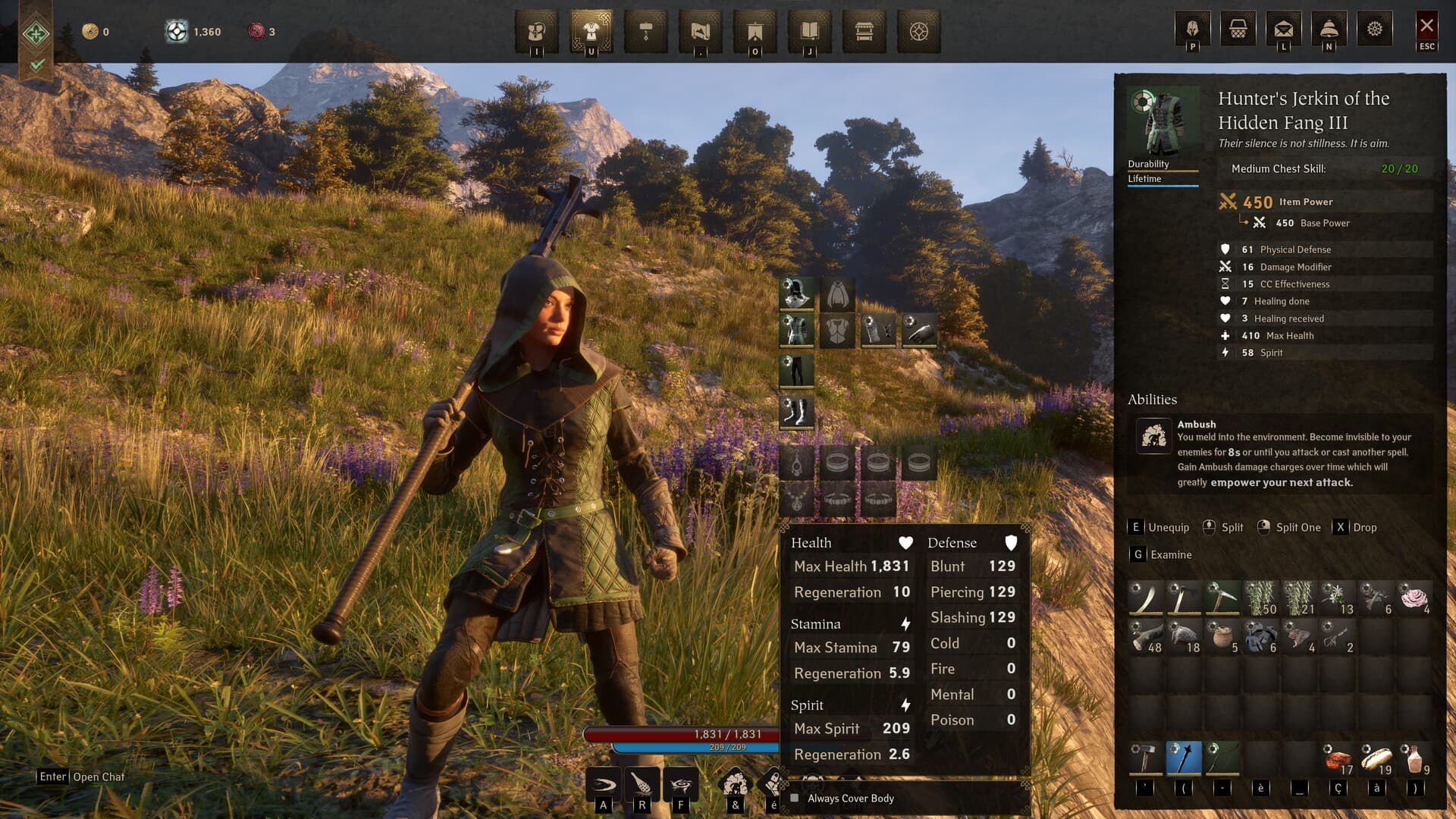Screen dimensions: 1456x819
Task: Open the inventory backpack panel
Action: (x=537, y=32)
